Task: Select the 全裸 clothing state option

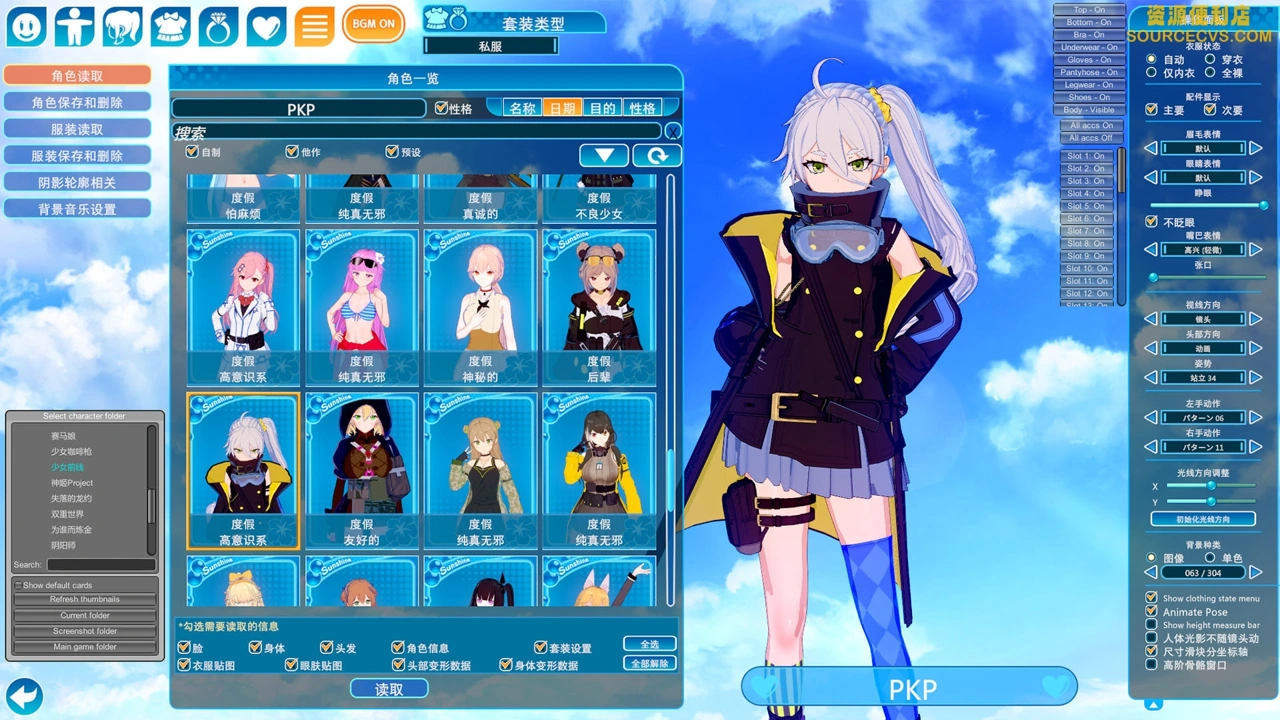Action: (1210, 73)
